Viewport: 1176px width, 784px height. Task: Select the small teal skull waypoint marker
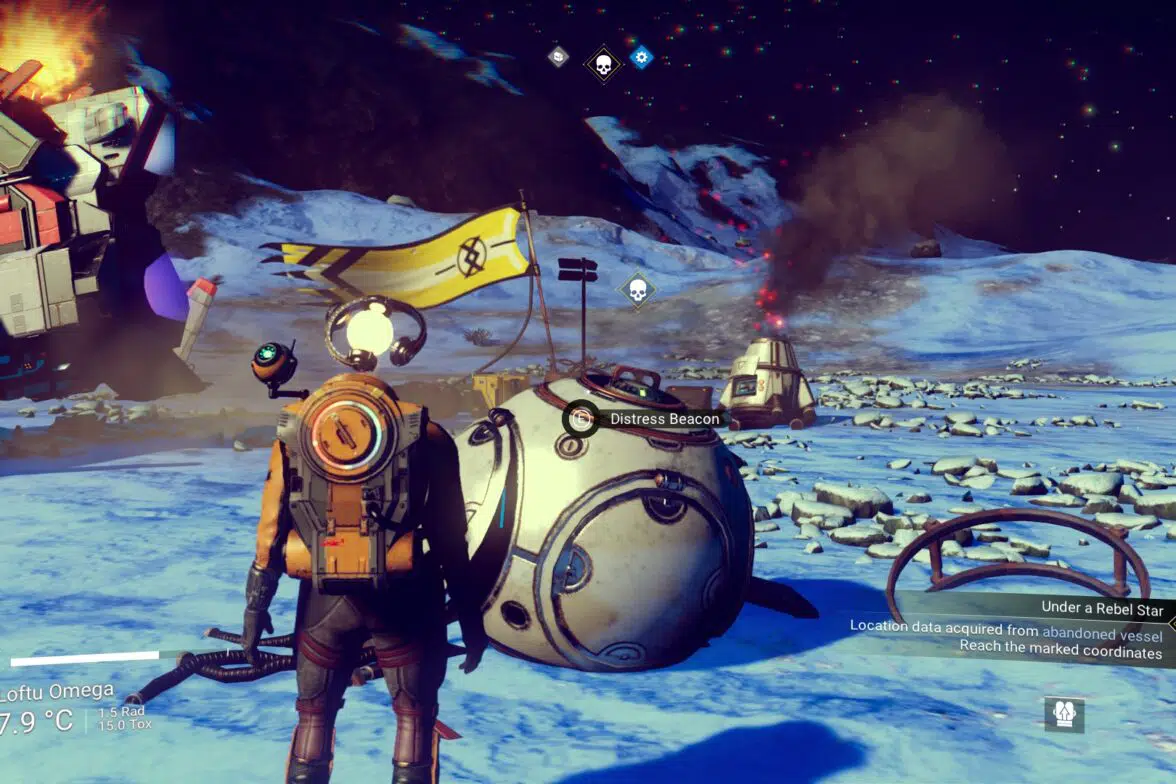point(636,290)
